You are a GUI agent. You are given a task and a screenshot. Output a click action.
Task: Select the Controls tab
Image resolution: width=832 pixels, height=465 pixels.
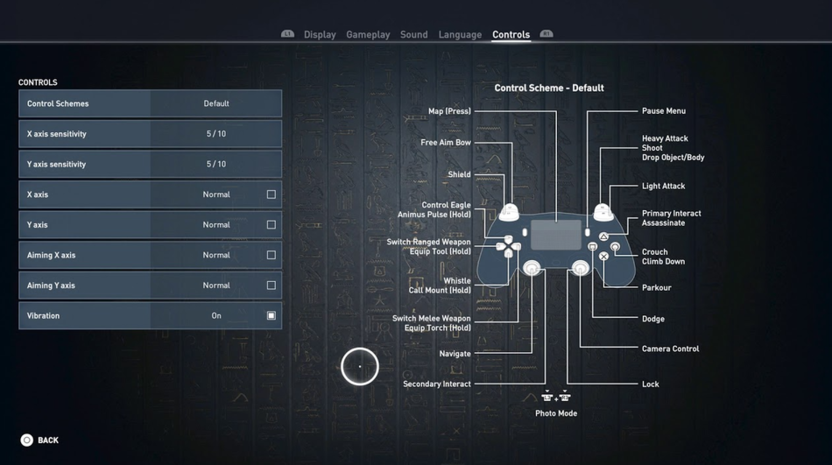[x=511, y=35]
